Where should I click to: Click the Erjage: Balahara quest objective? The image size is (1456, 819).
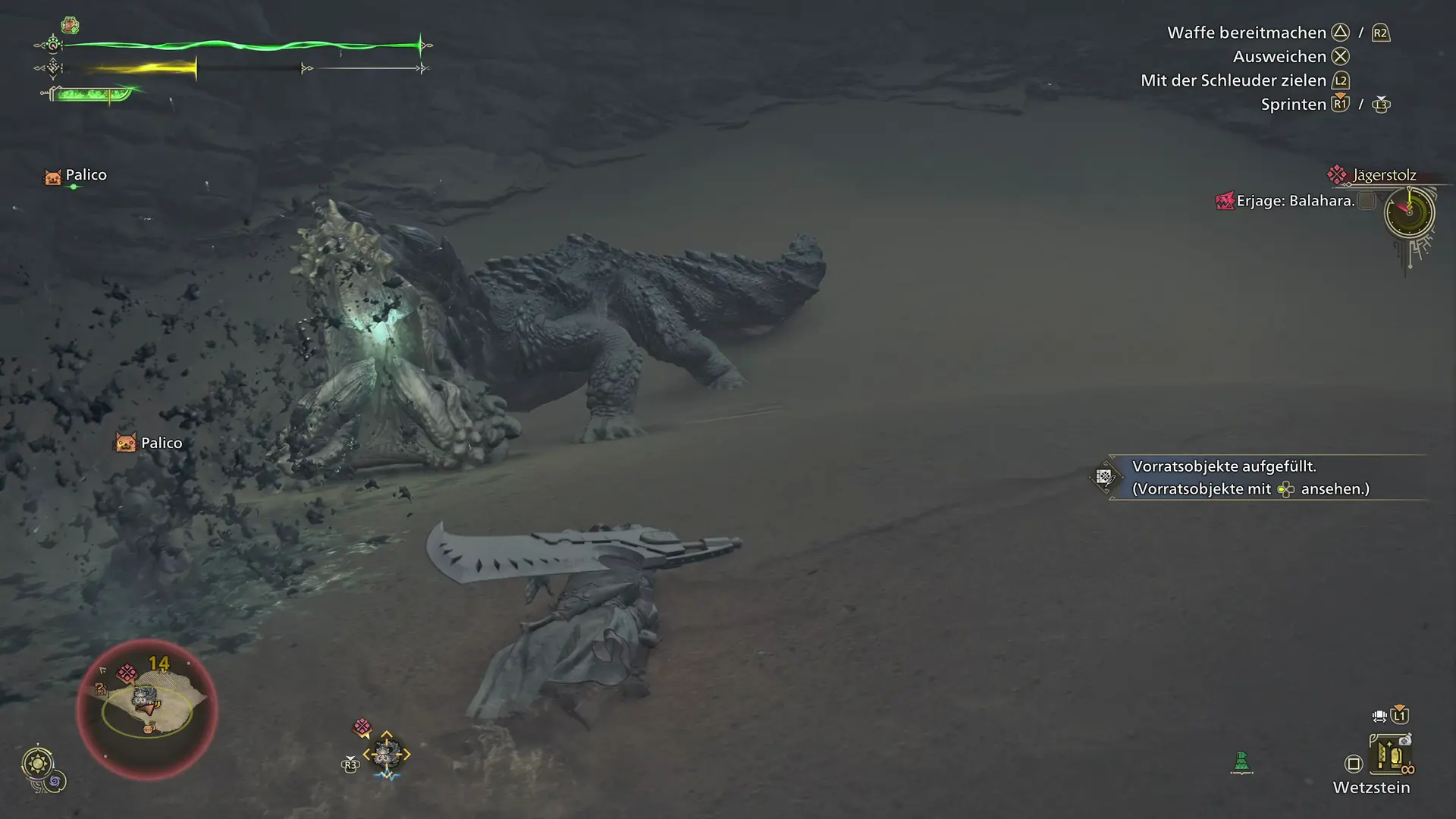(x=1295, y=201)
